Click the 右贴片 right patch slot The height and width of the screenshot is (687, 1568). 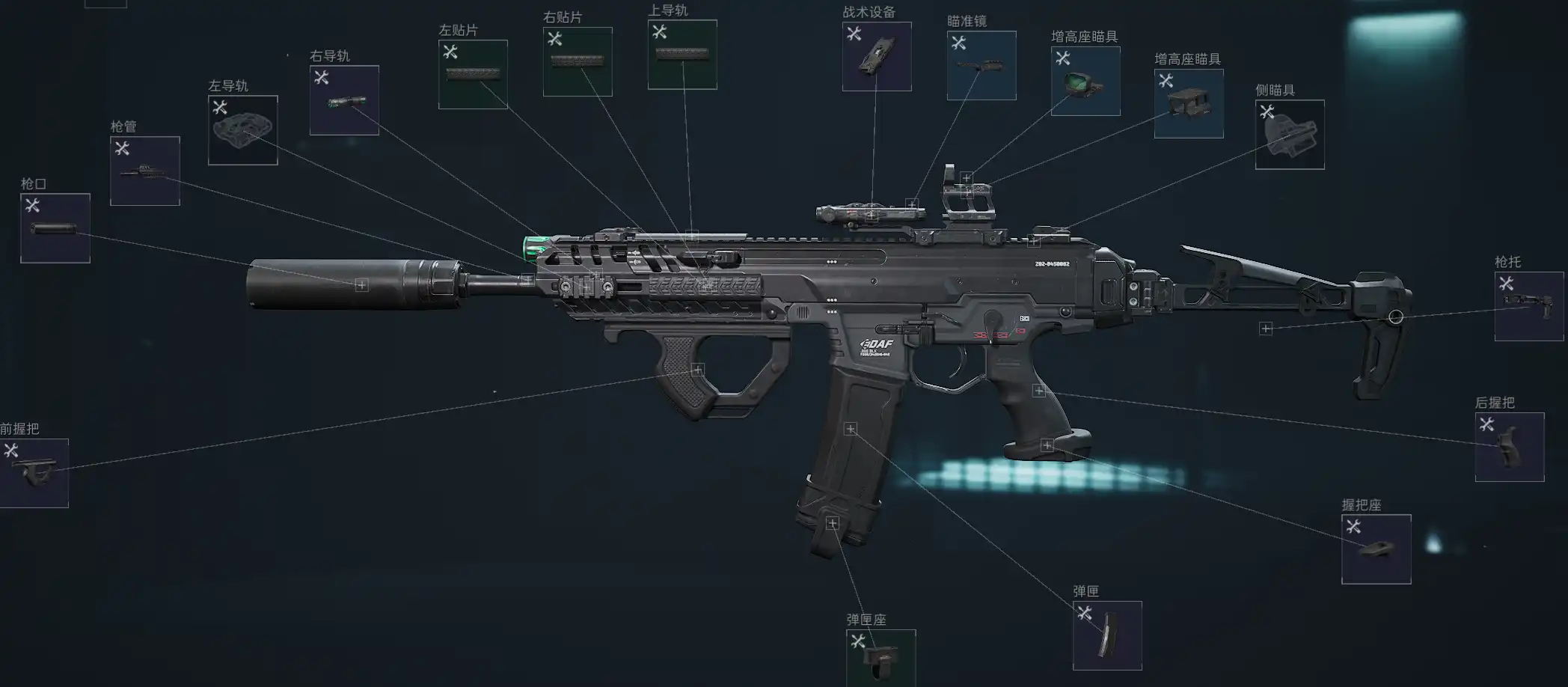click(x=578, y=61)
